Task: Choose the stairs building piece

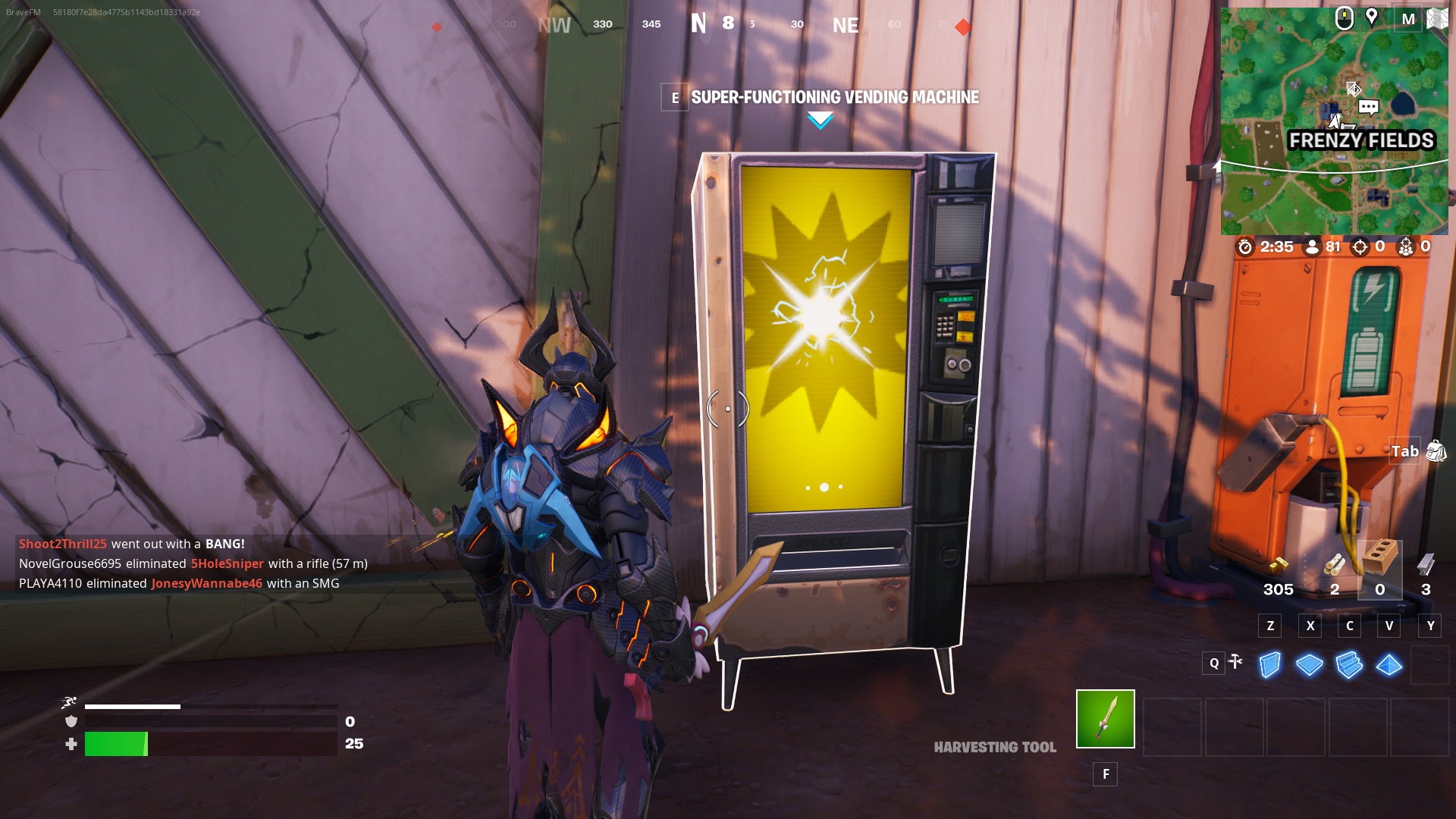Action: coord(1349,665)
